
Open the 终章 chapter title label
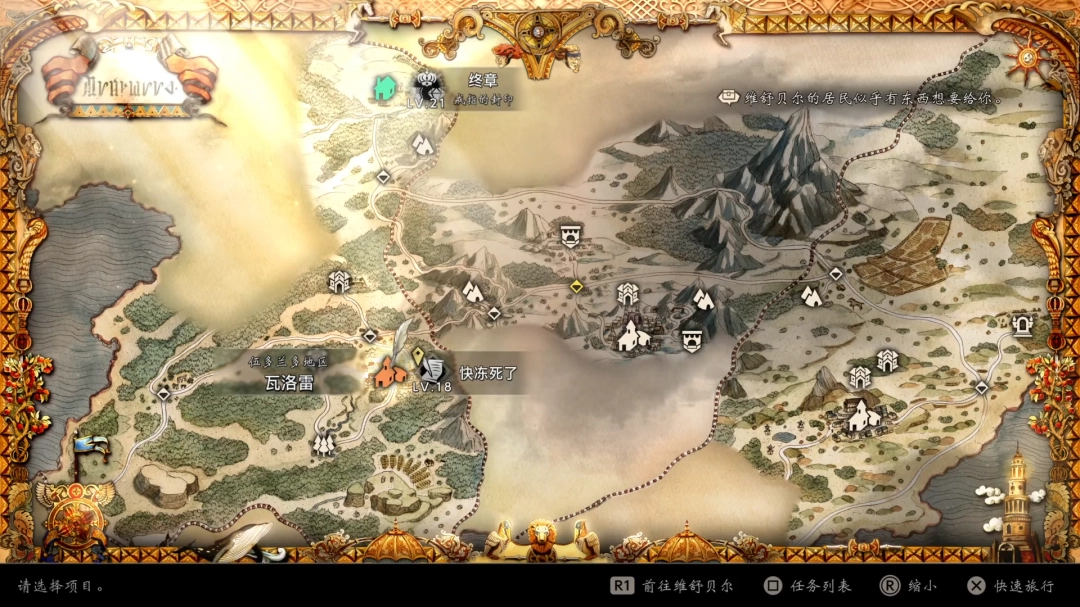coord(484,80)
